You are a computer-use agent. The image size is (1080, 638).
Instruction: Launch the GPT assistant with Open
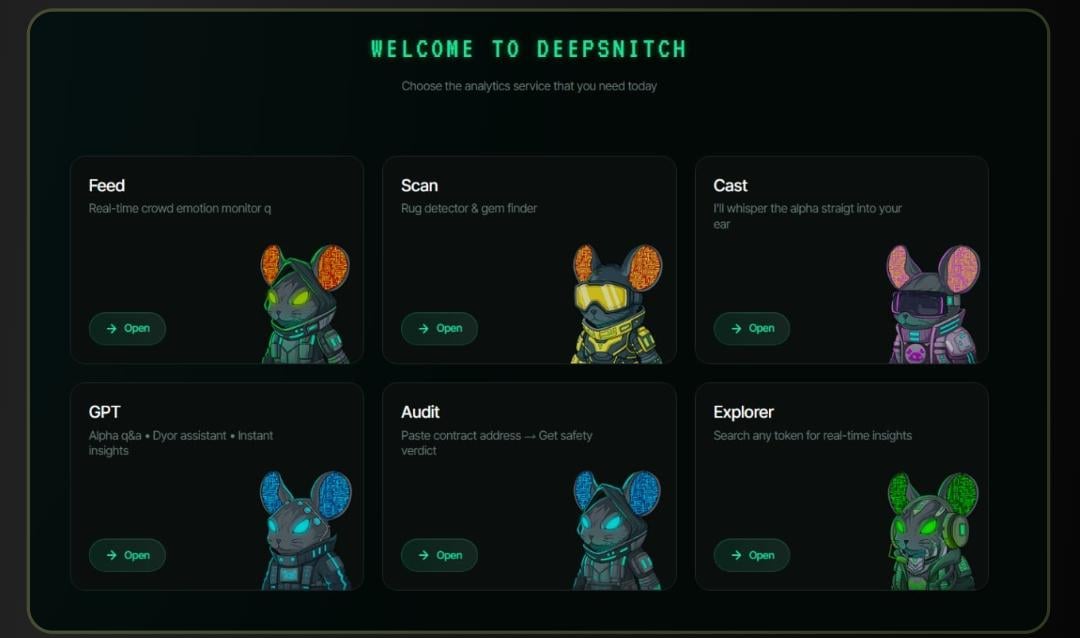pyautogui.click(x=127, y=555)
